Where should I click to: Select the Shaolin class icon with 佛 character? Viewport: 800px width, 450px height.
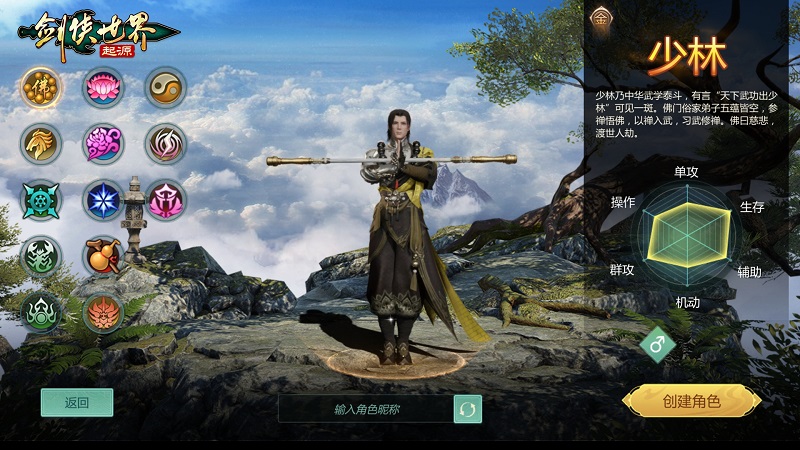pyautogui.click(x=41, y=88)
